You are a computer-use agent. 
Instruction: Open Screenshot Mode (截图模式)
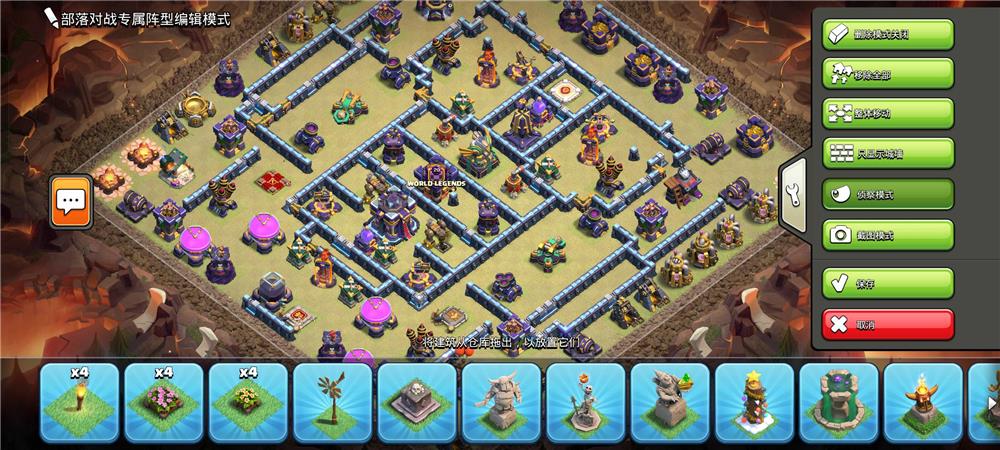point(888,235)
